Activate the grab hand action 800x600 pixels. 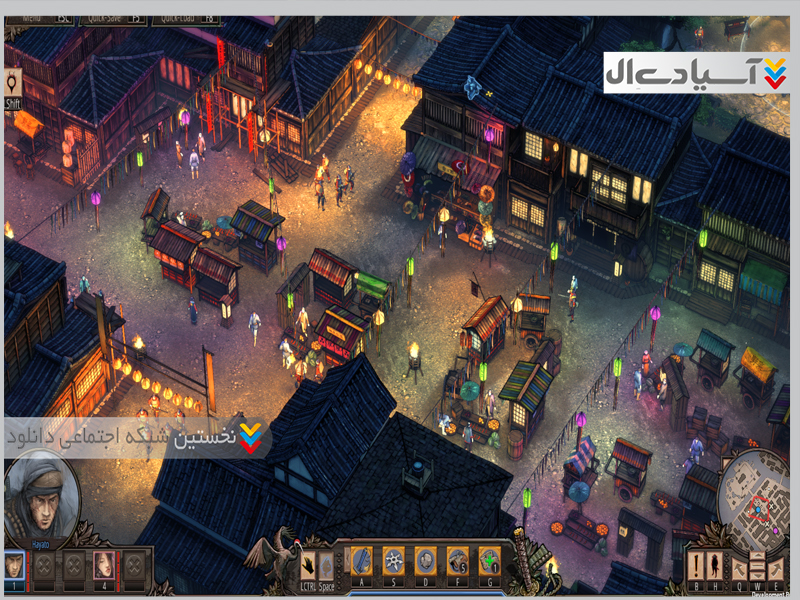click(x=309, y=561)
